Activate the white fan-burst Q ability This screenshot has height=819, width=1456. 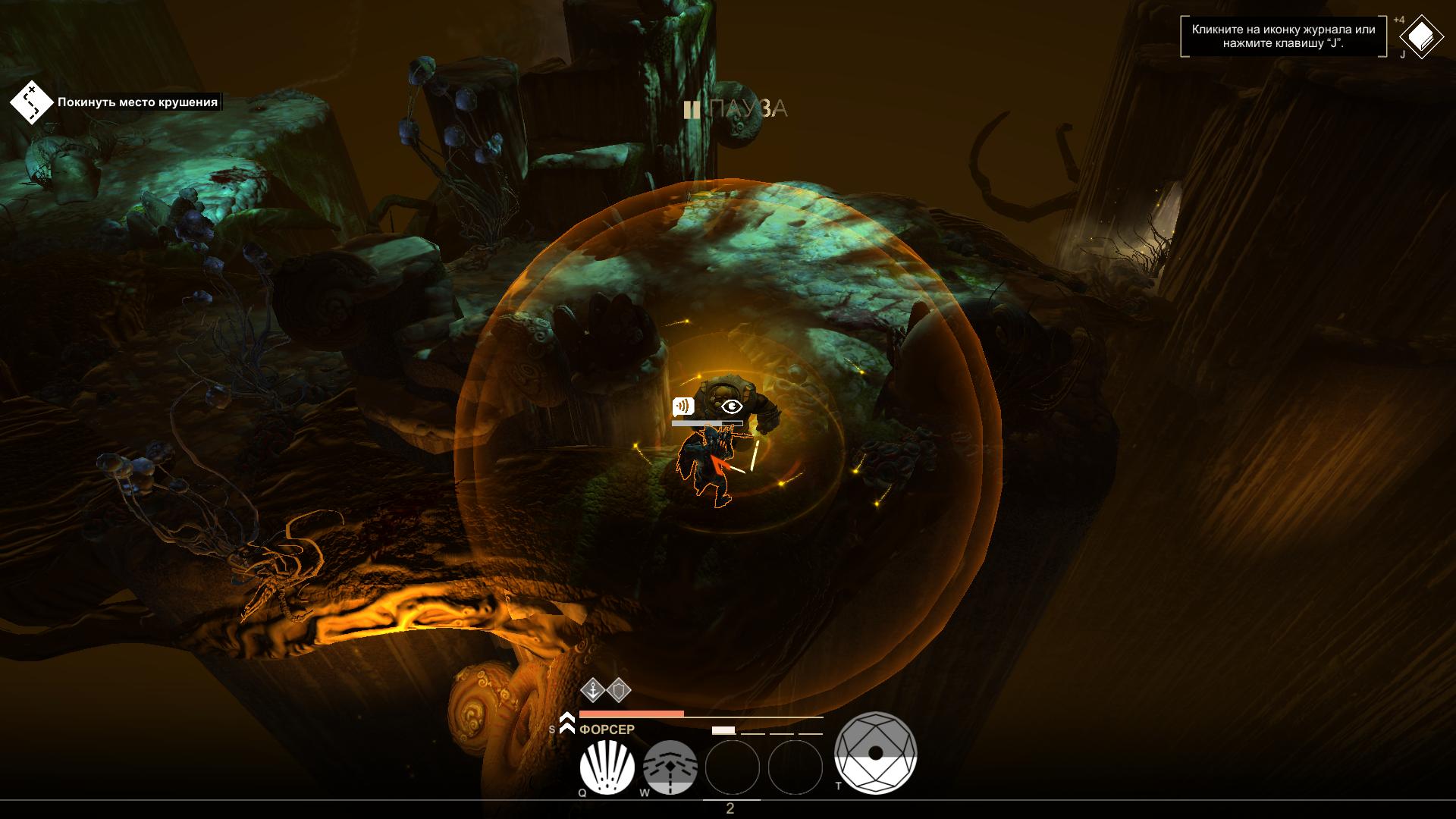[x=607, y=767]
